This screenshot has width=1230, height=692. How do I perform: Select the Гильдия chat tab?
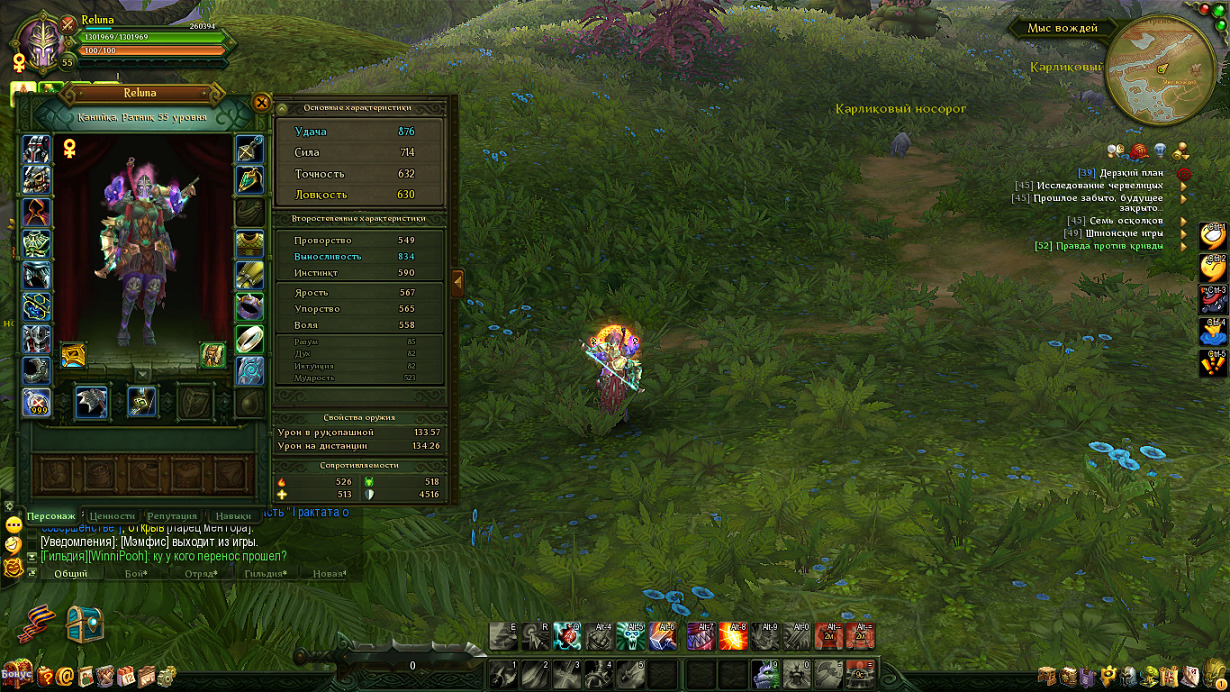pos(264,574)
